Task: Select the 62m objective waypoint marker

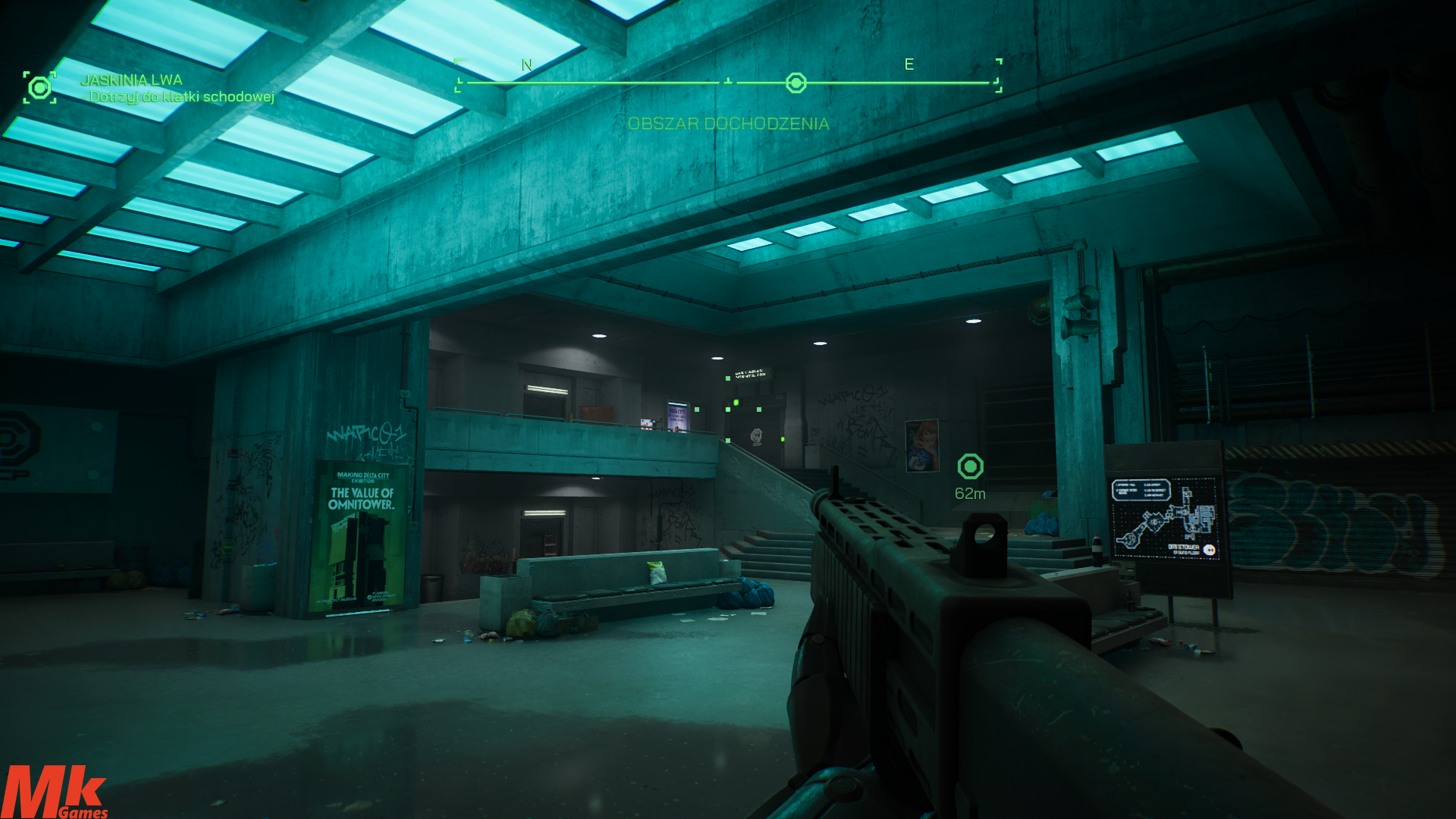Action: [970, 466]
